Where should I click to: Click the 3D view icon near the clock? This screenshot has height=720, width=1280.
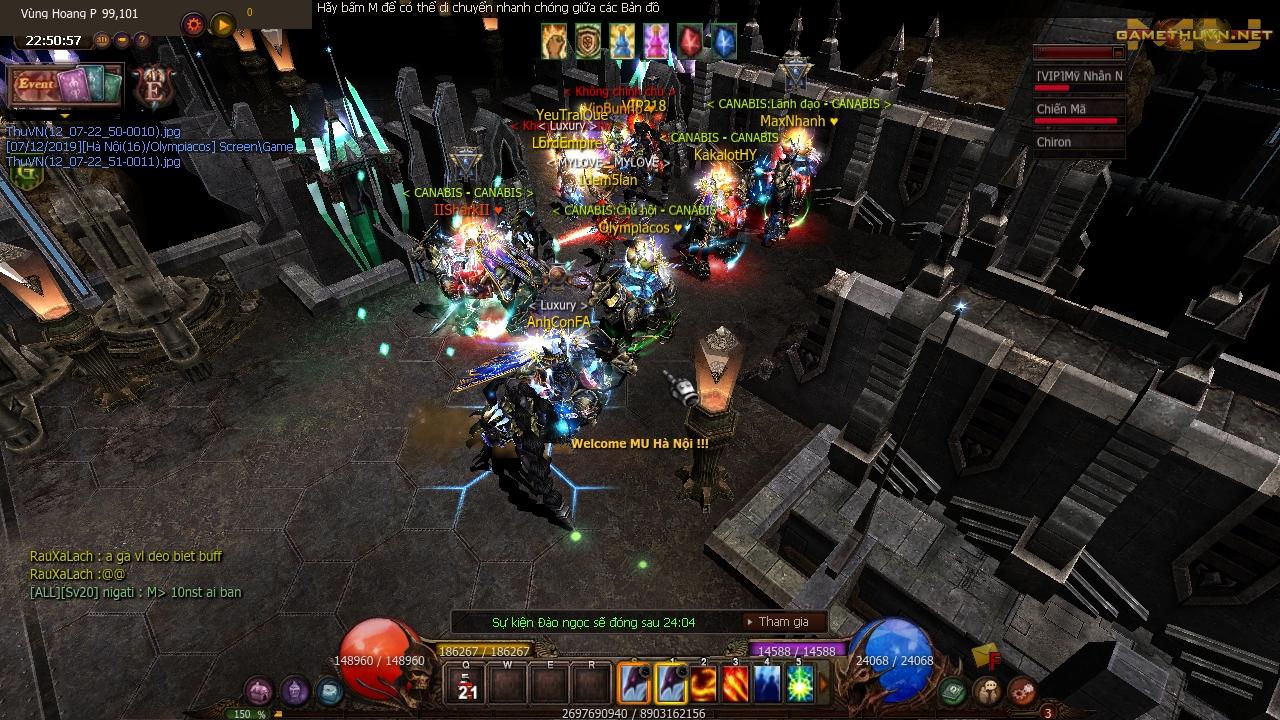pyautogui.click(x=102, y=40)
